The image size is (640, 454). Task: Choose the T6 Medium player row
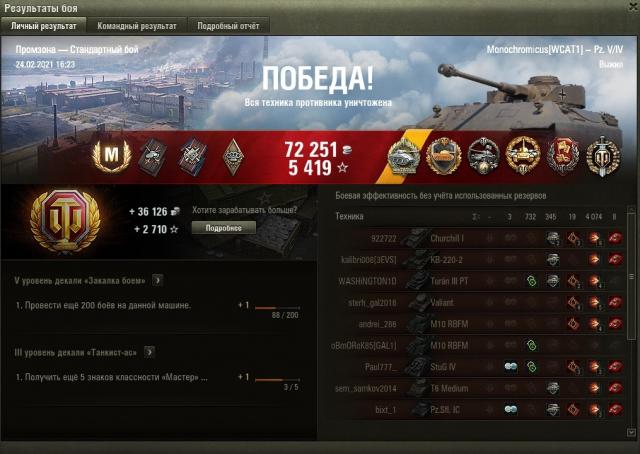point(480,387)
